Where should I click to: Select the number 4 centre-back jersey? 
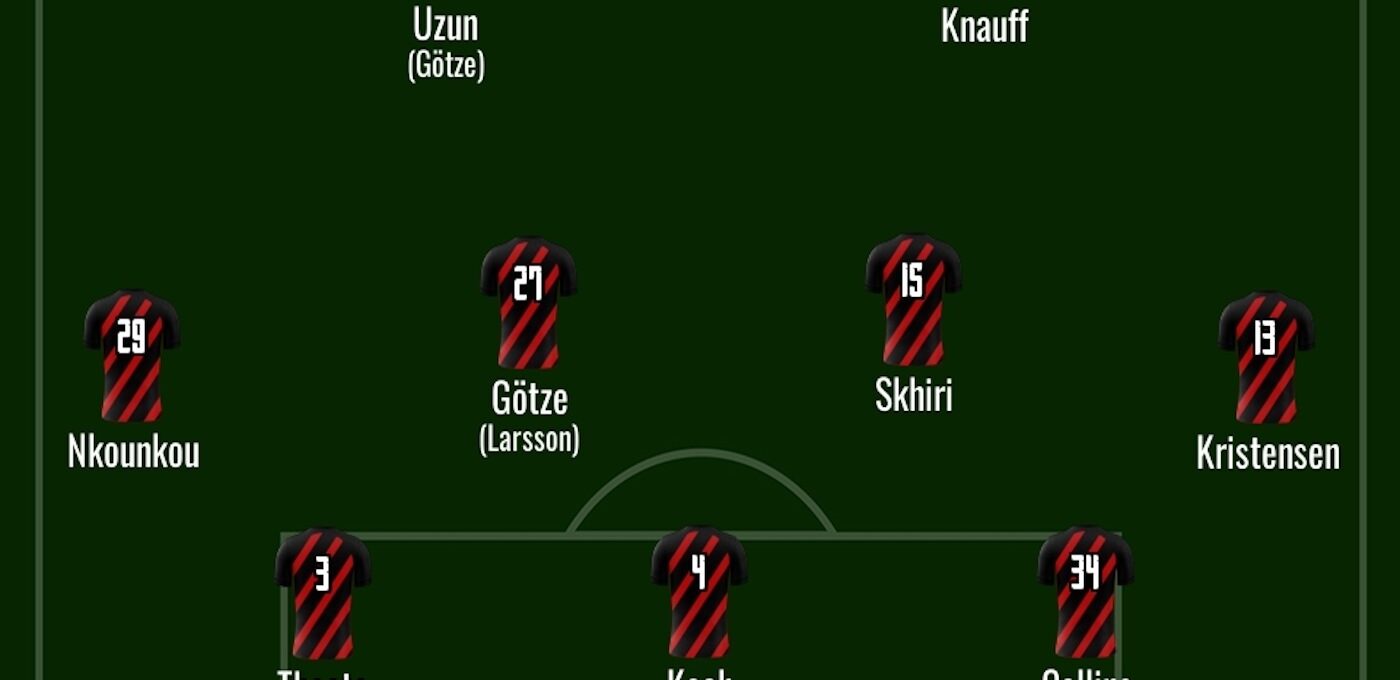[x=699, y=590]
